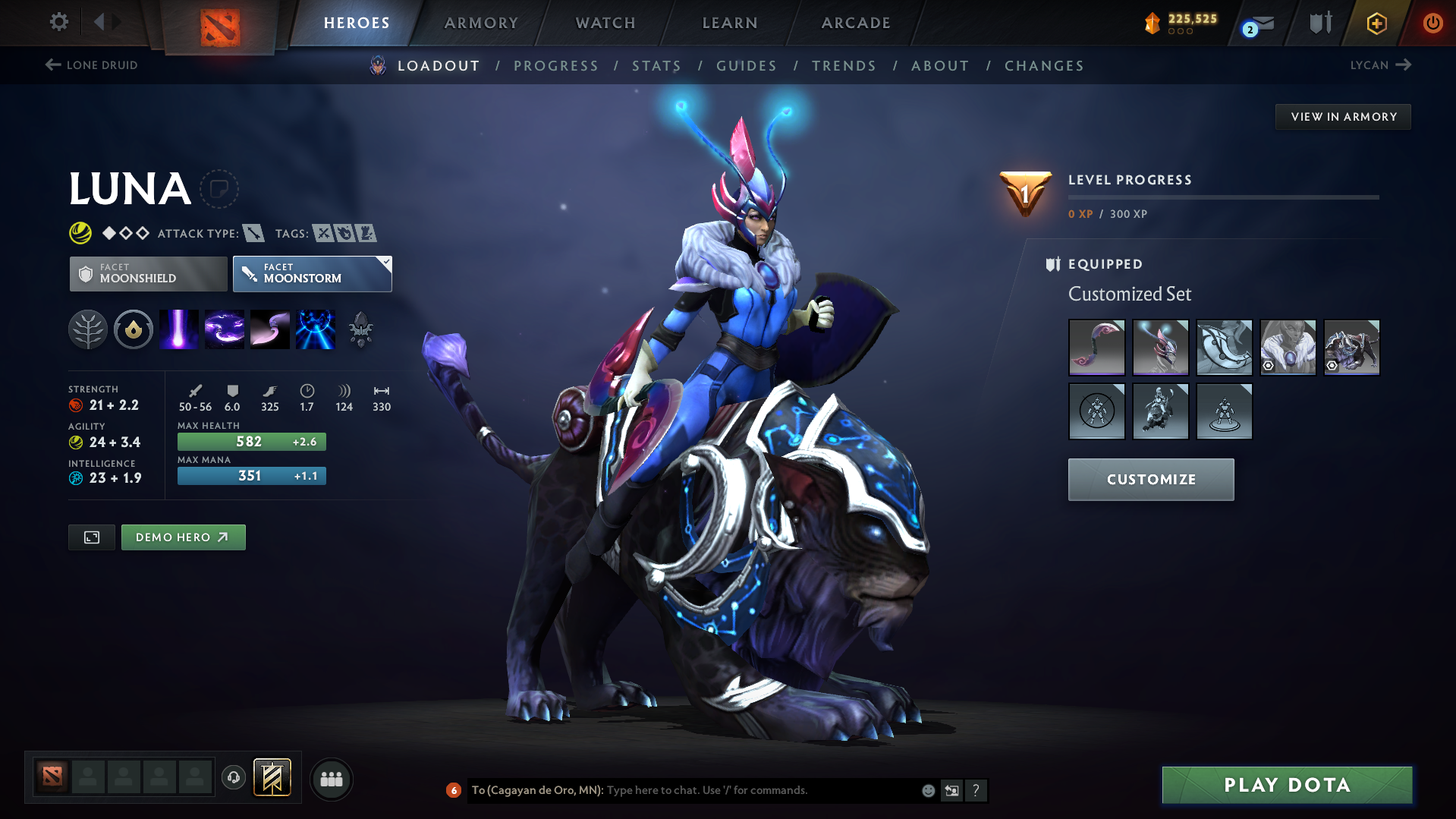Open the Trends page

tap(844, 66)
